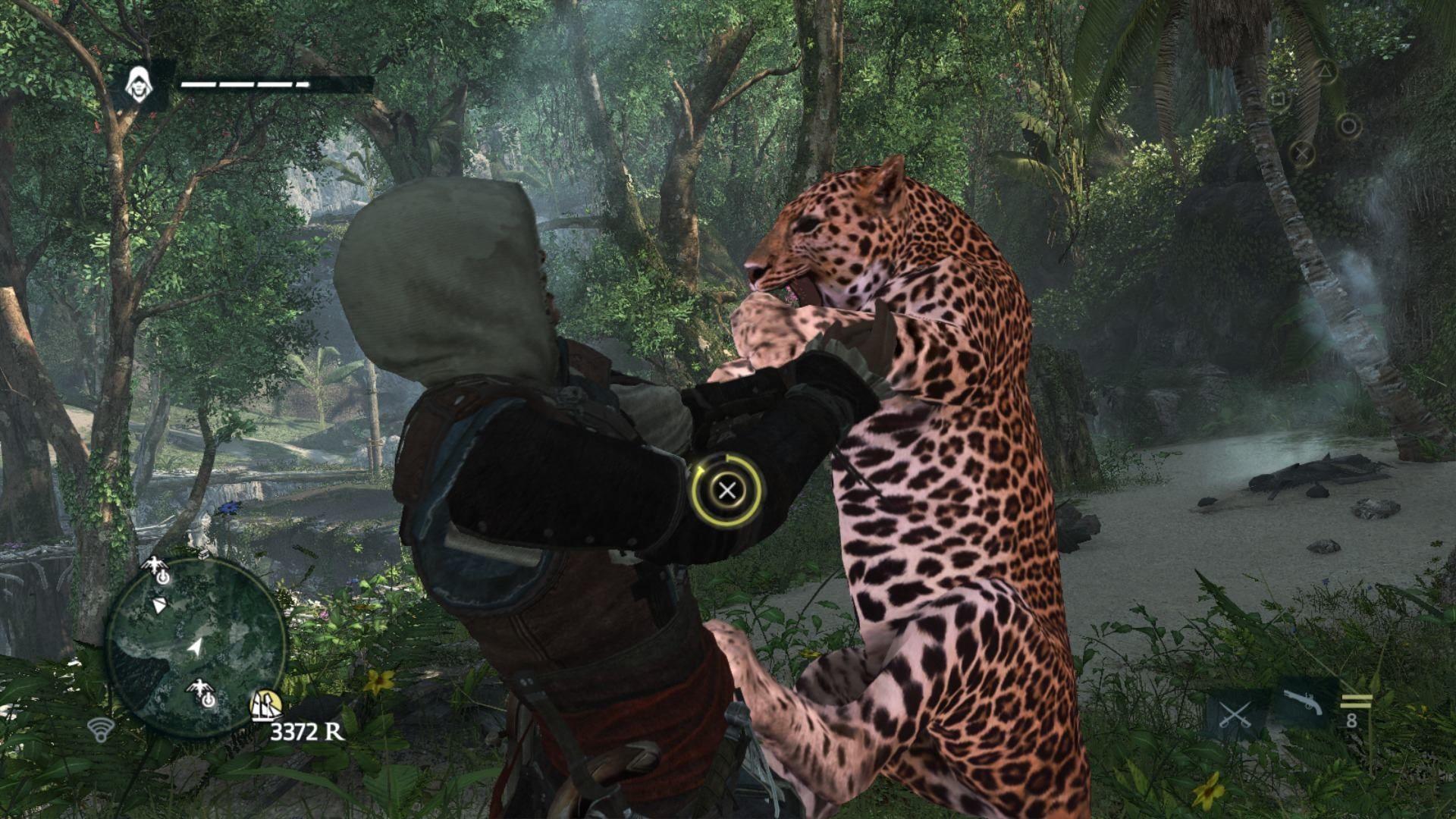The image size is (1456, 819).
Task: Choose the flintlock pistol weapon slot
Action: (1303, 702)
